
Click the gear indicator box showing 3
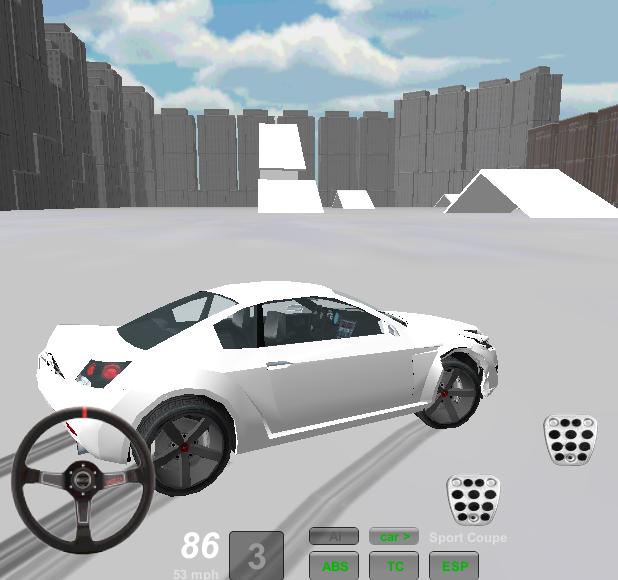[256, 555]
